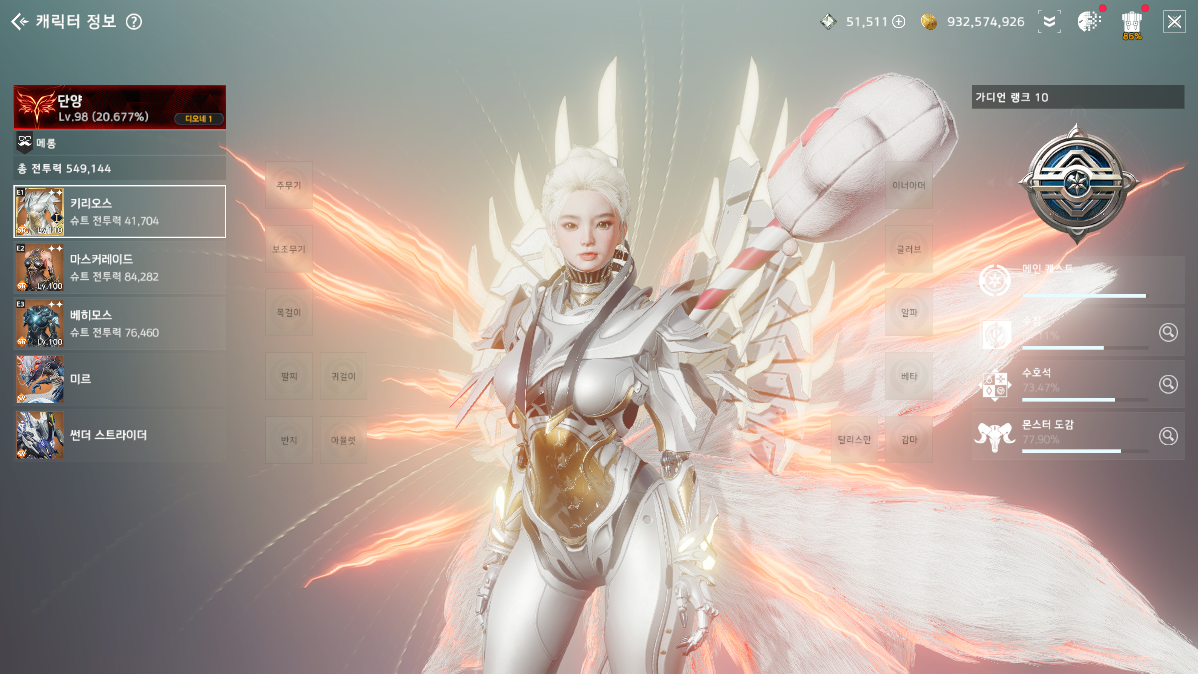Open the help question mark icon
Image resolution: width=1198 pixels, height=674 pixels.
[134, 22]
